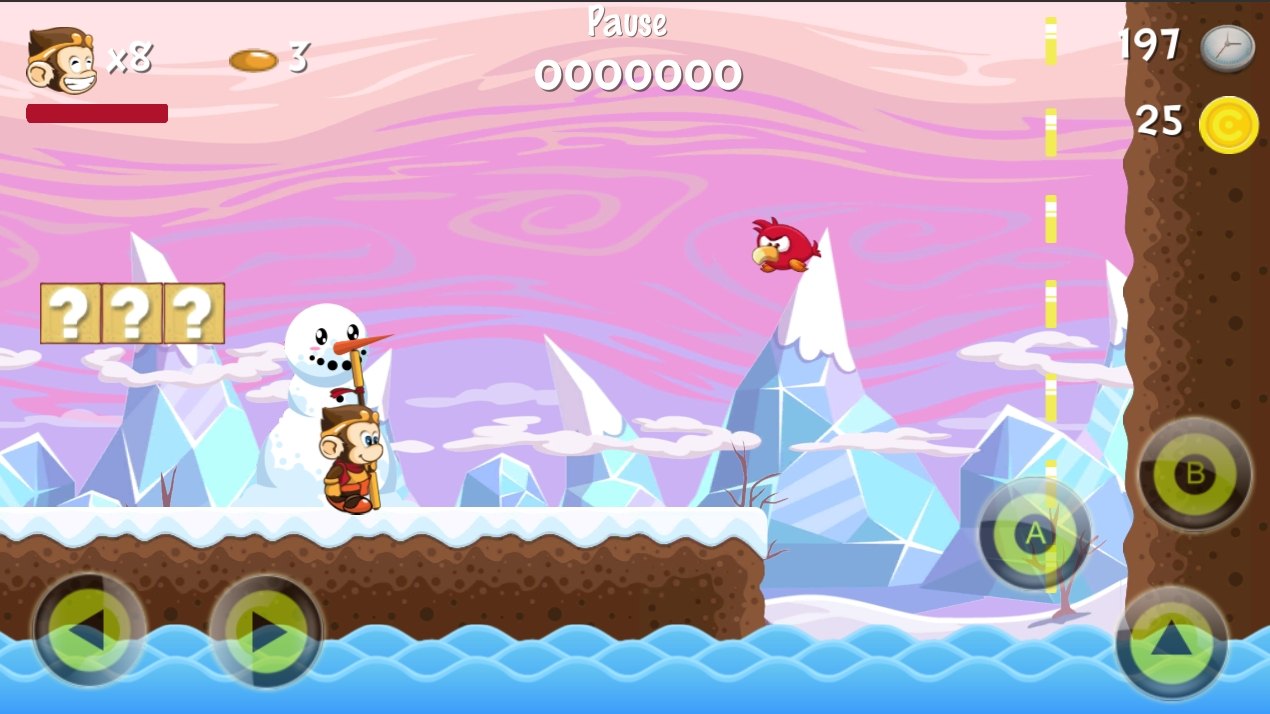The height and width of the screenshot is (714, 1270).
Task: Pause the game using the Pause label
Action: [627, 22]
